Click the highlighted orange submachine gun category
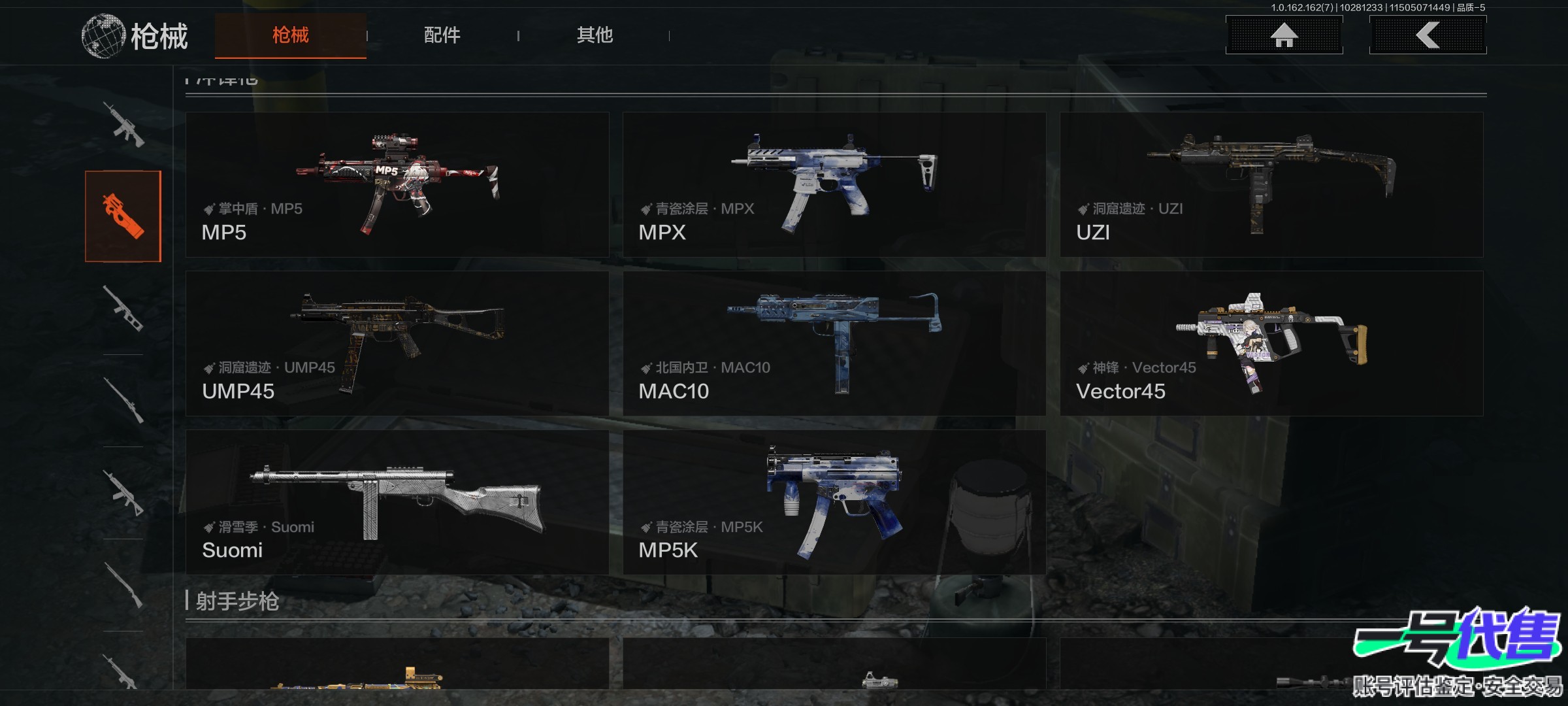 [123, 216]
